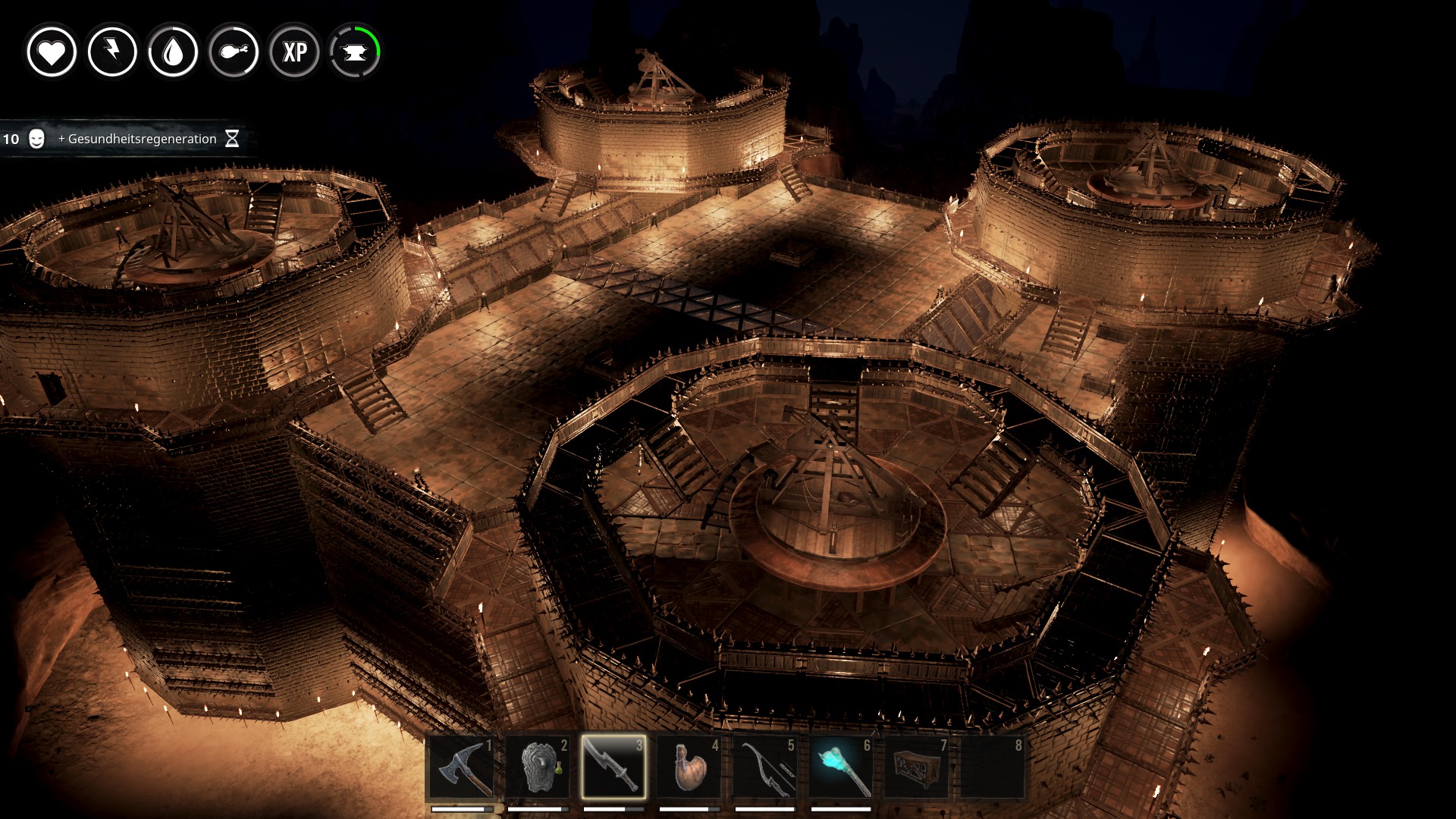Equip the glowing blue torch
This screenshot has height=819, width=1456.
pos(841,767)
